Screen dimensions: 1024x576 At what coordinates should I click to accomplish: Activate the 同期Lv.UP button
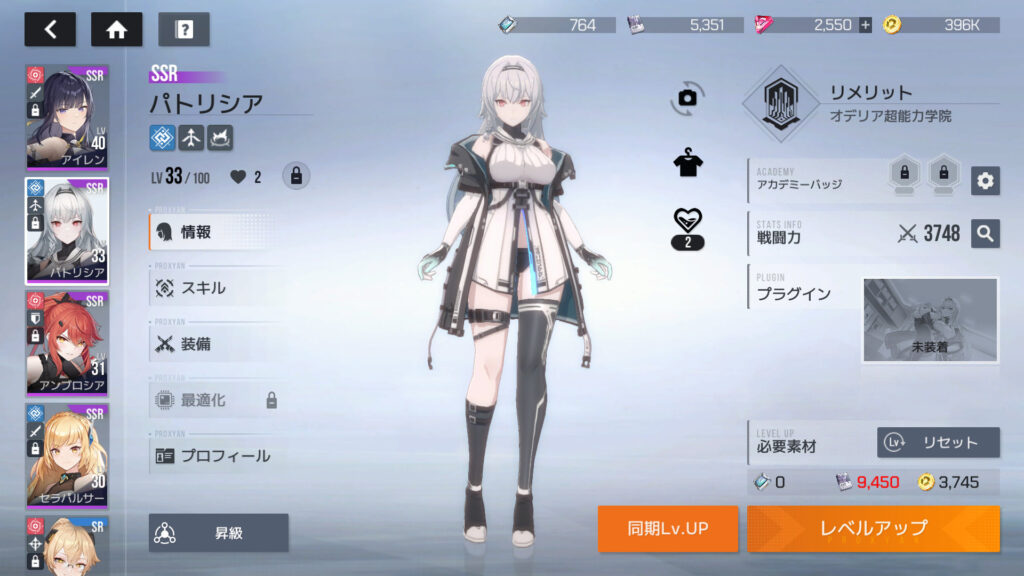[668, 528]
